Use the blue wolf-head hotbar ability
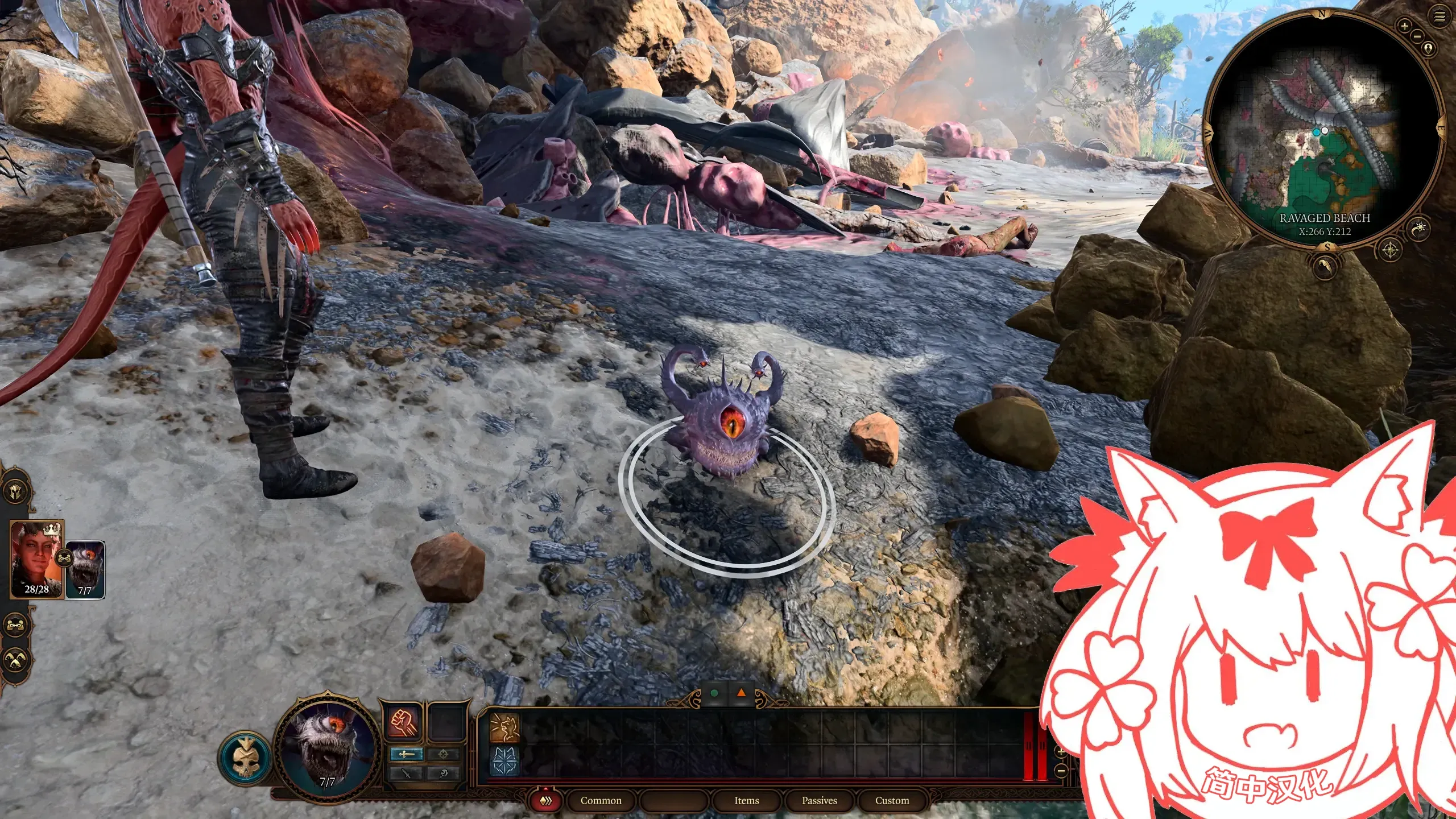Viewport: 1456px width, 819px height. 505,761
